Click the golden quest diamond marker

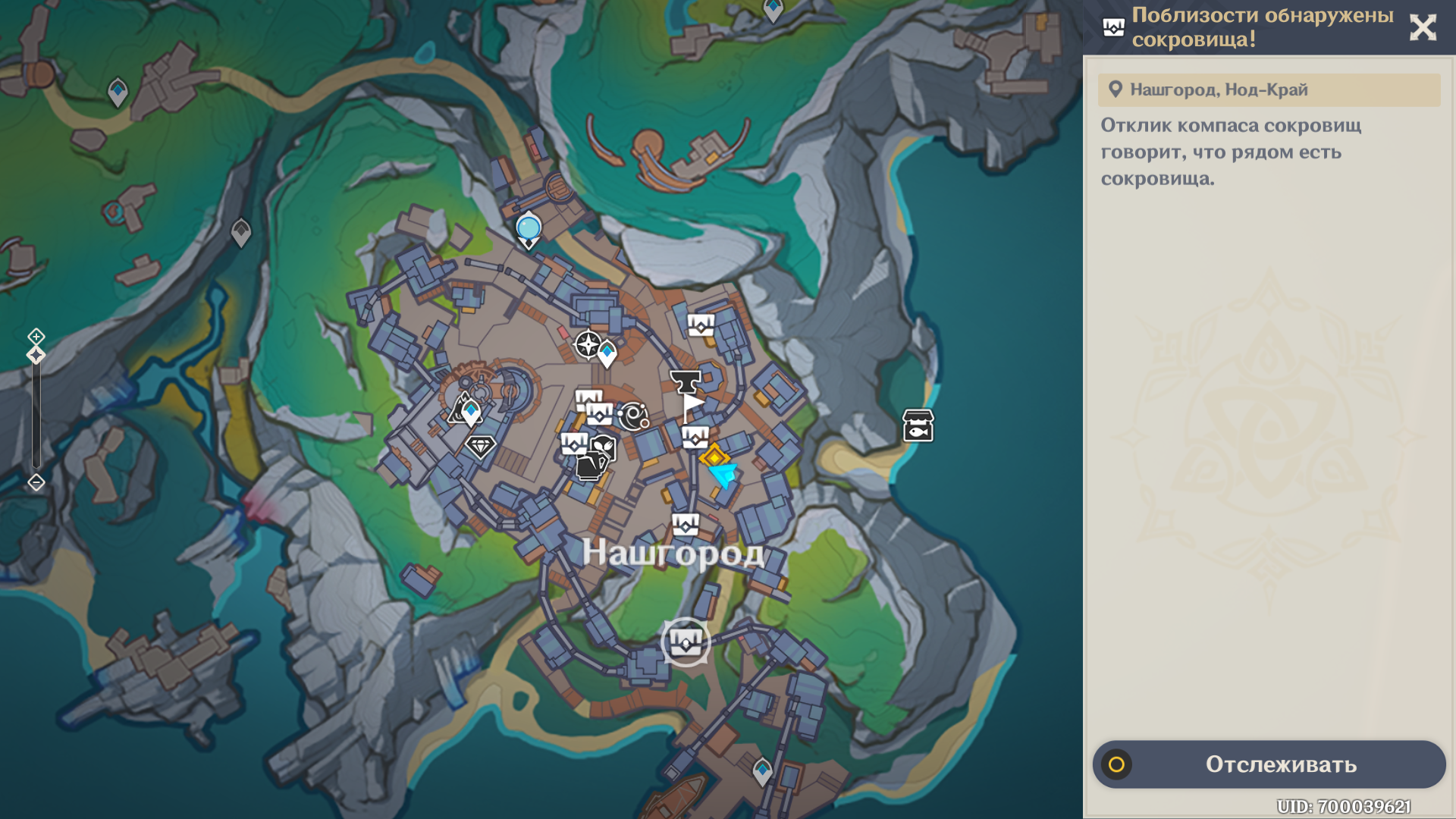pyautogui.click(x=714, y=457)
